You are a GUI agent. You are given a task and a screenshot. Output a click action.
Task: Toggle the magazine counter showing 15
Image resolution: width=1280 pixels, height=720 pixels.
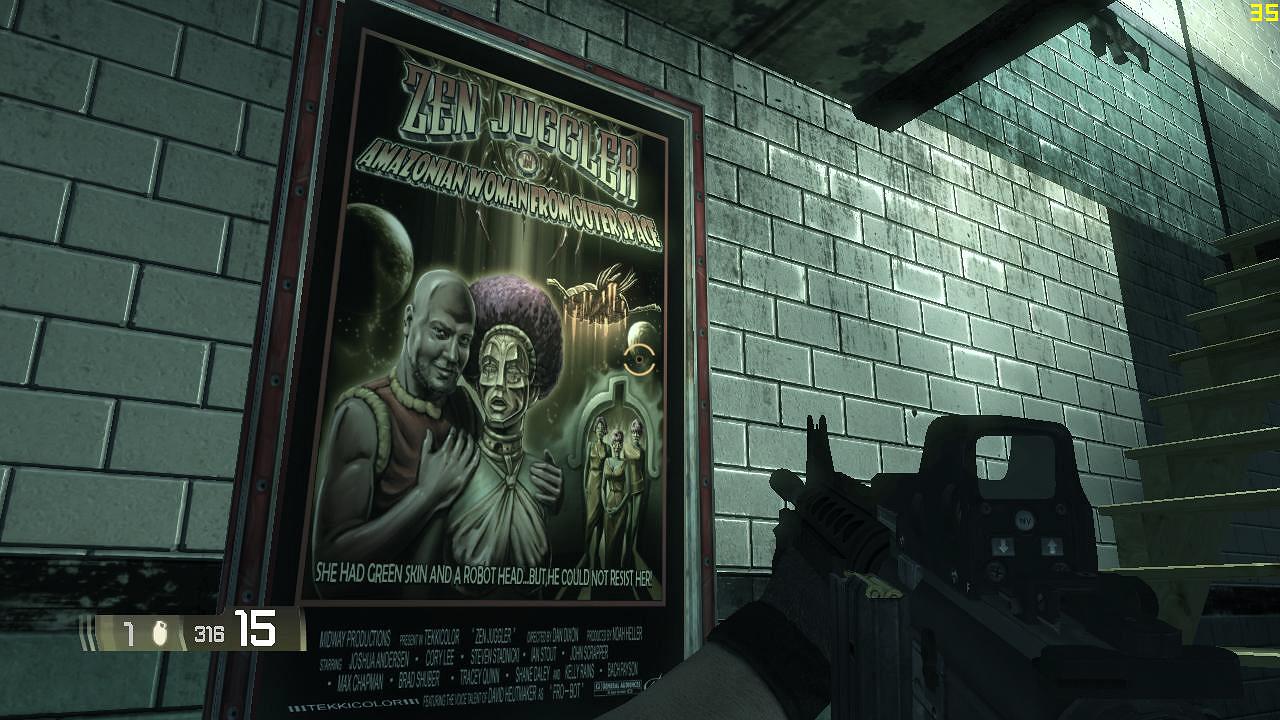coord(255,630)
